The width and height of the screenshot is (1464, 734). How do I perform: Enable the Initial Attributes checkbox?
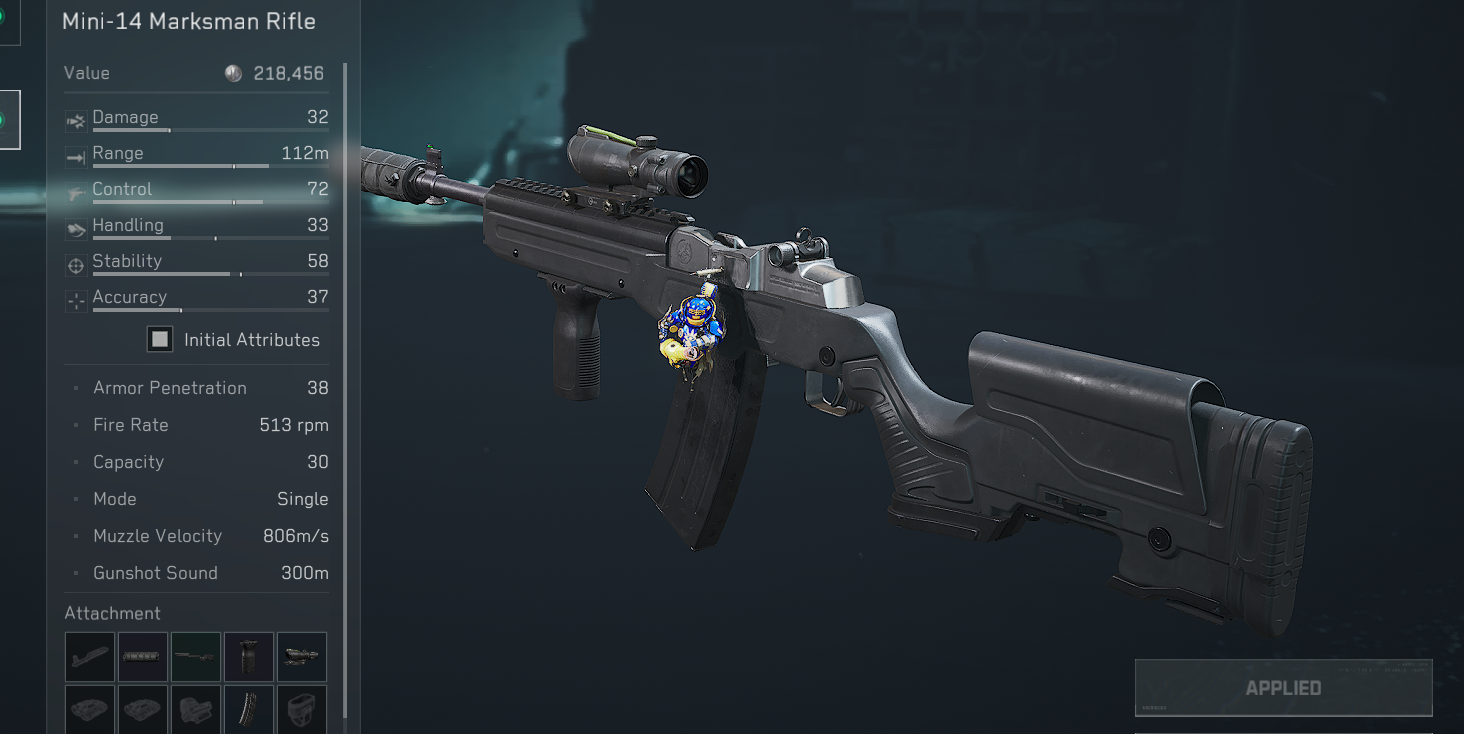(x=159, y=339)
